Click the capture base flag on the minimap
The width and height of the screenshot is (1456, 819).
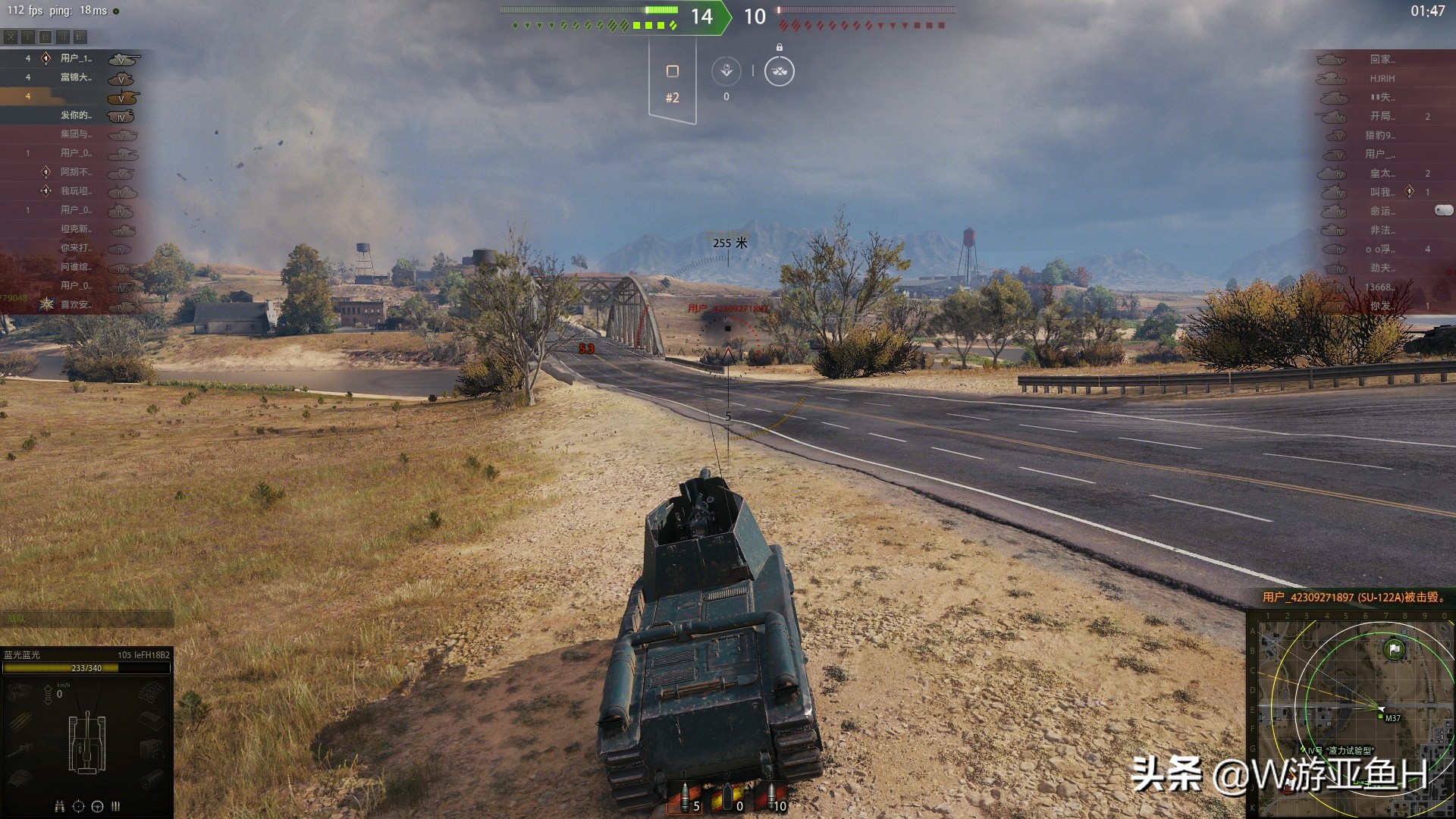pos(1394,649)
